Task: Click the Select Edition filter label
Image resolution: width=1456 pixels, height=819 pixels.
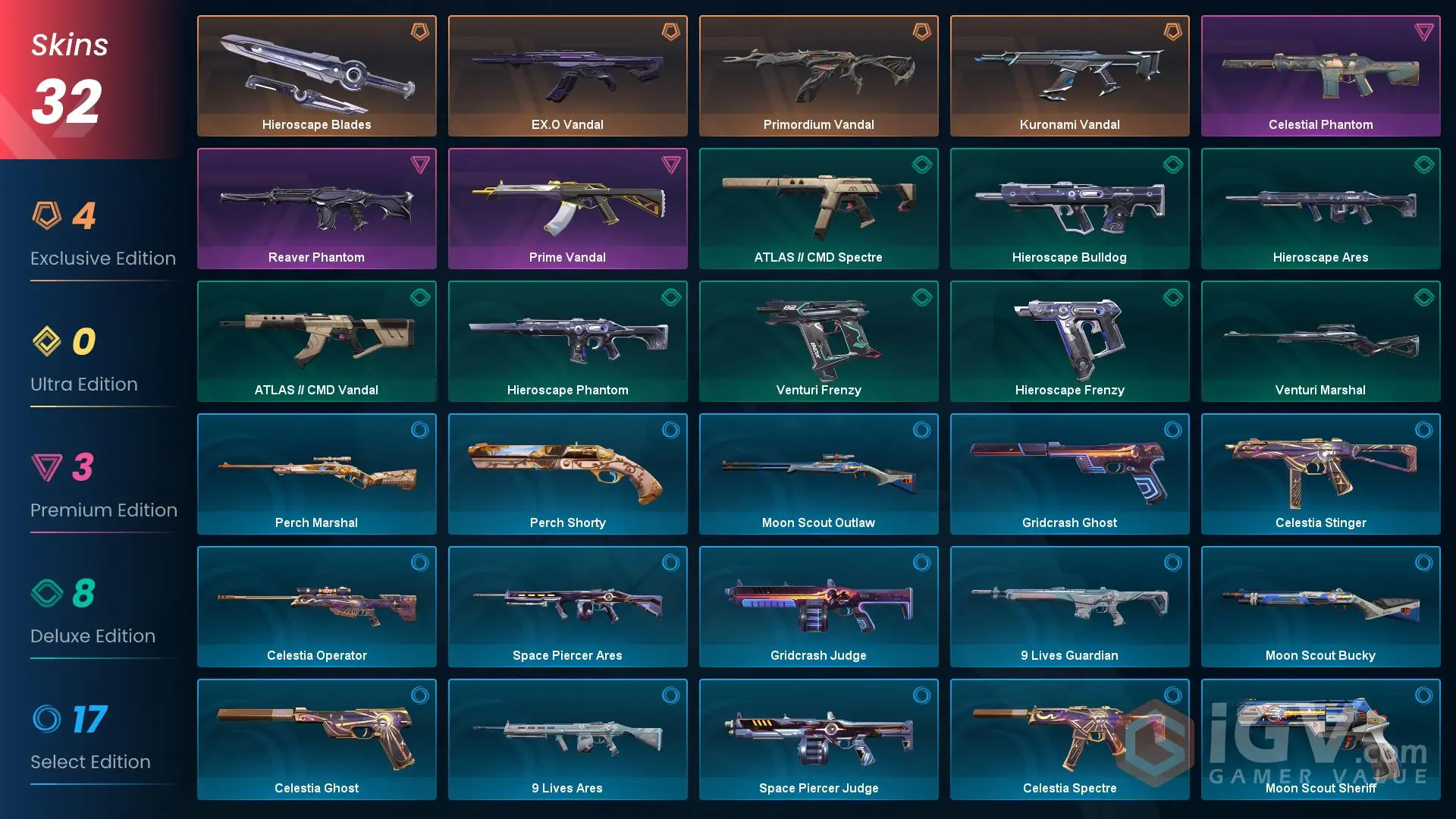Action: click(90, 761)
